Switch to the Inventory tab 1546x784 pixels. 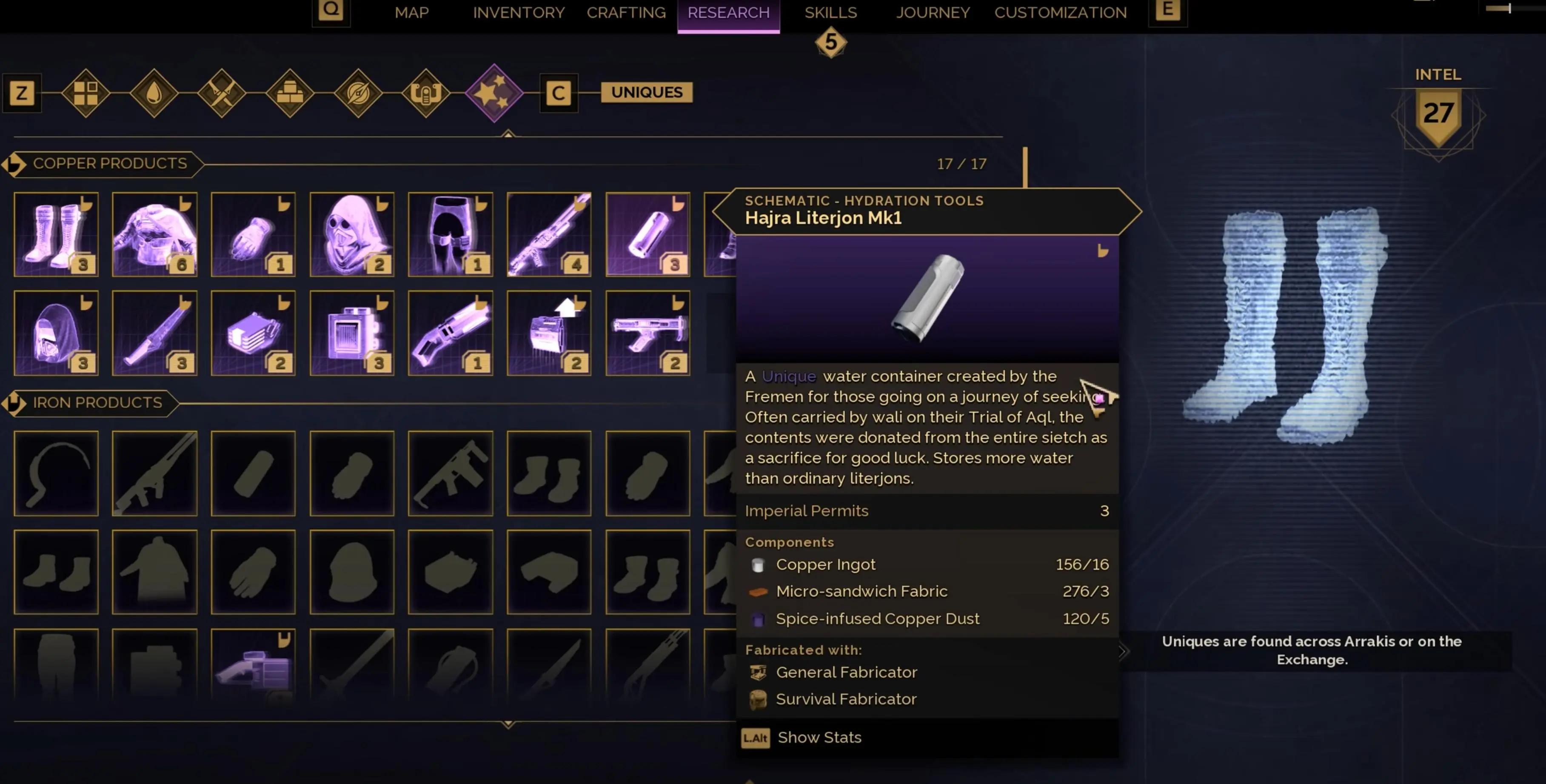[519, 13]
